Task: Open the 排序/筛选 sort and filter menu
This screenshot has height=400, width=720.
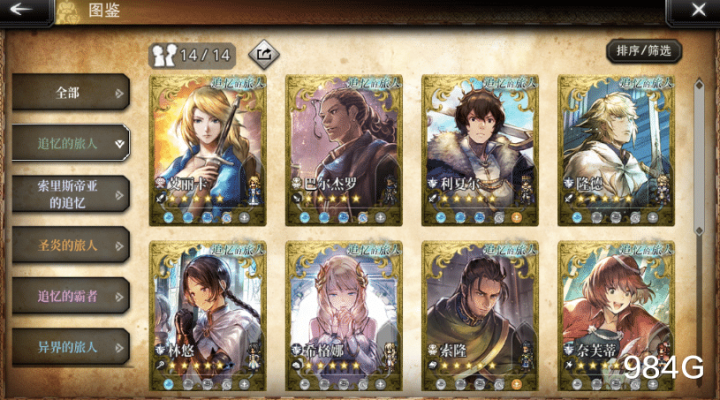Action: [643, 50]
